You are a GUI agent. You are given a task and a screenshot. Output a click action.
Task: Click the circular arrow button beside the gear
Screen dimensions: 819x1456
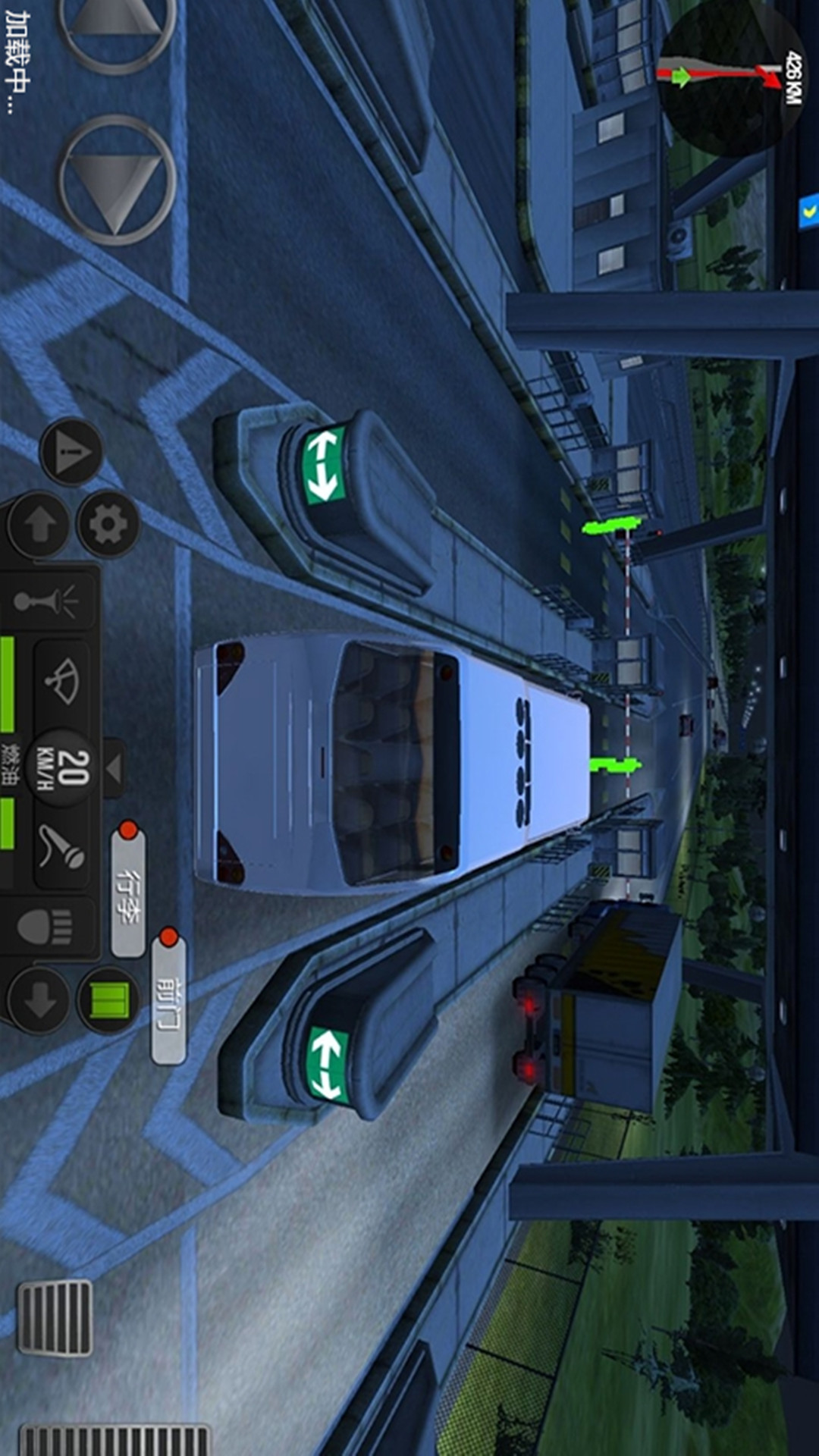pos(40,523)
